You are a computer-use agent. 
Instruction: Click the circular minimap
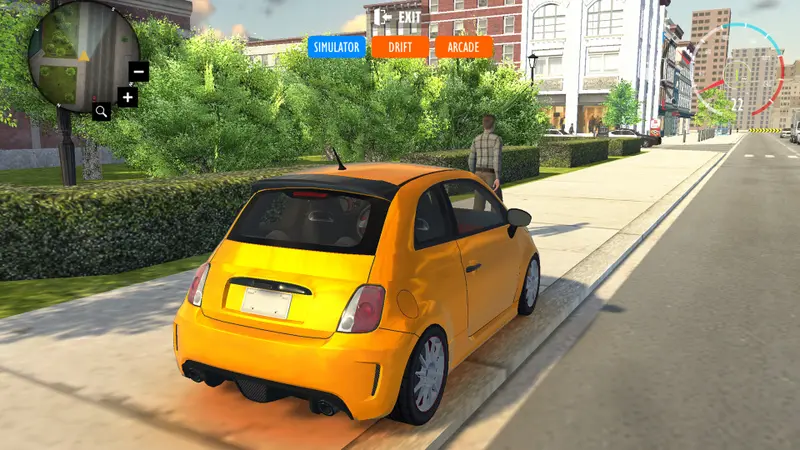point(82,54)
